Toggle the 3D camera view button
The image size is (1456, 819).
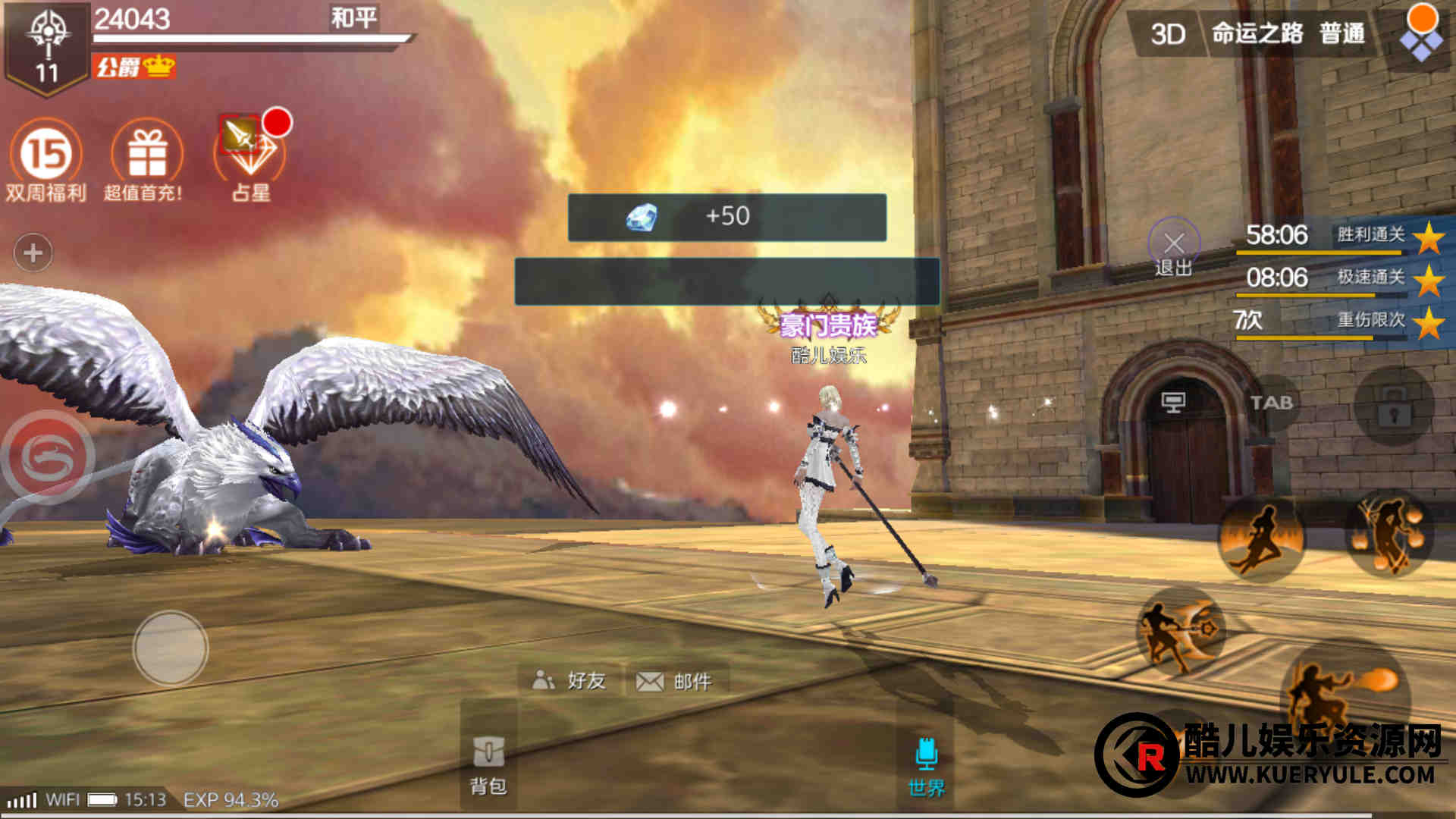click(1168, 34)
